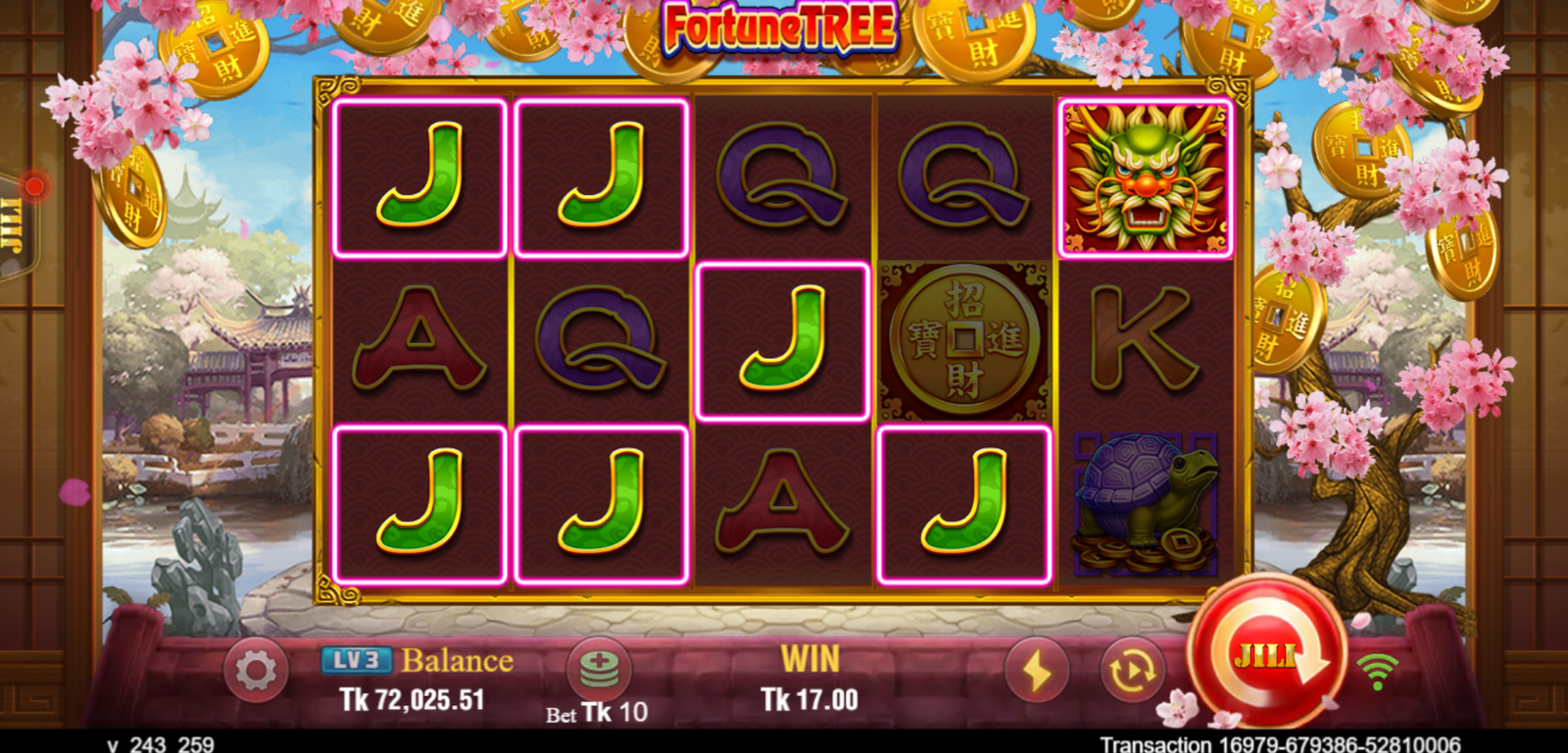The height and width of the screenshot is (753, 1568).
Task: Select the turtle symbol on the last reel
Action: 1147,500
